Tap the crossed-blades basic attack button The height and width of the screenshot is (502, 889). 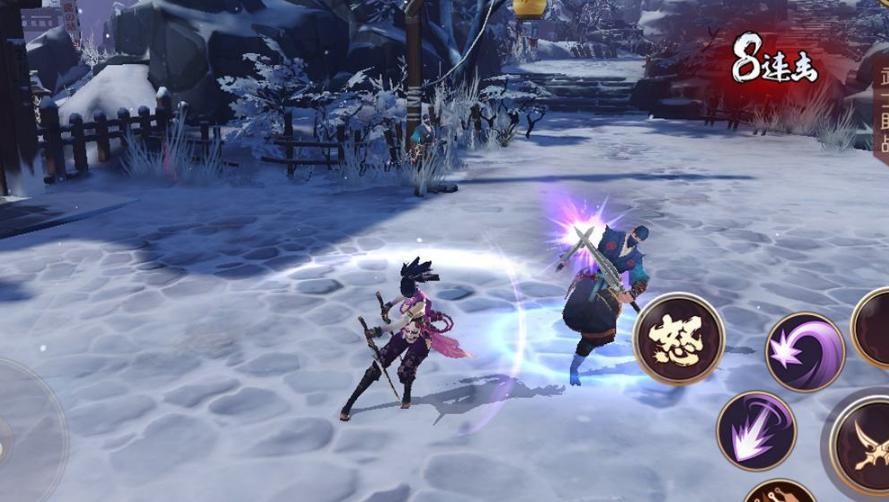tap(864, 445)
